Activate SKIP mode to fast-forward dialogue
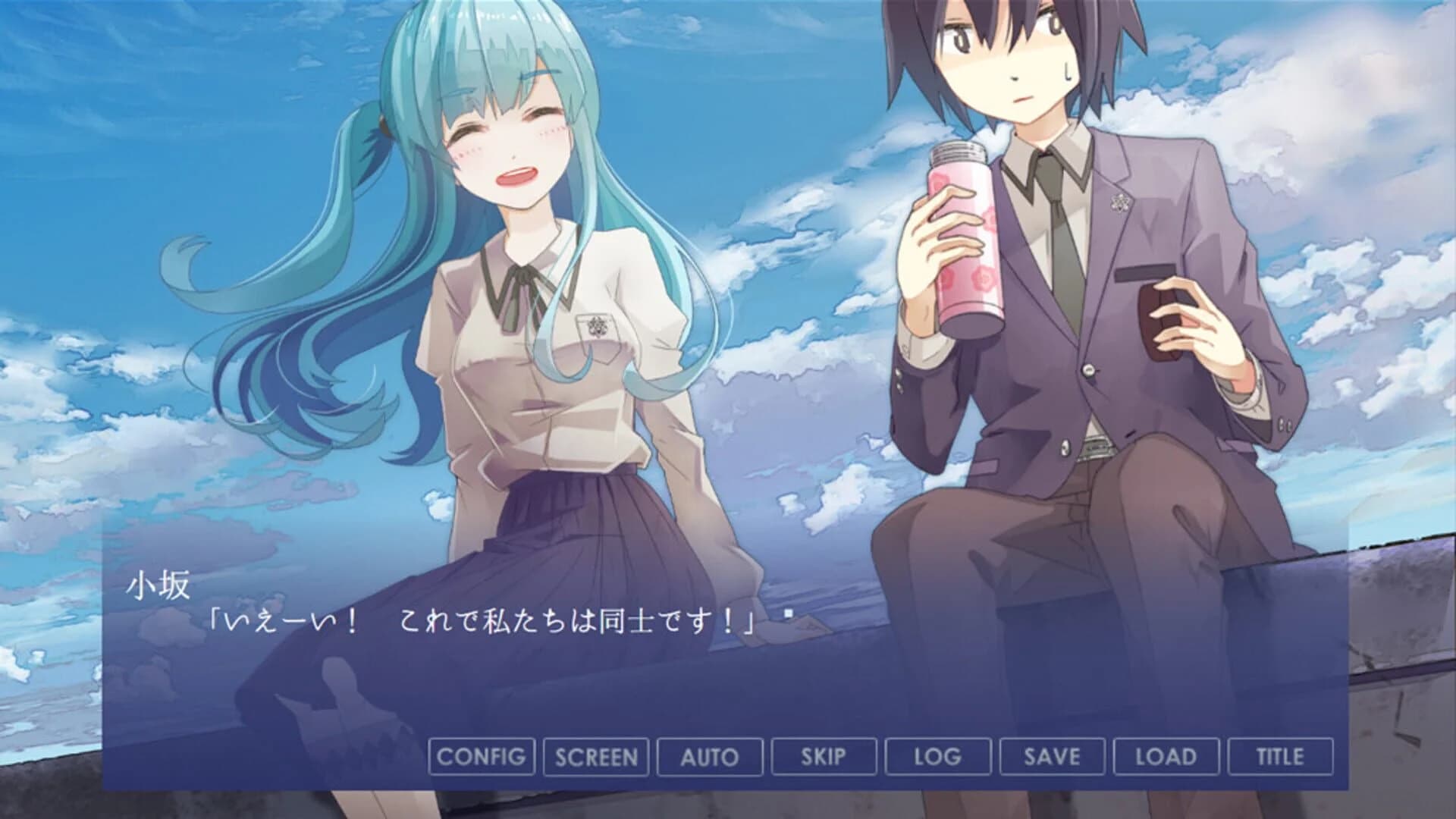This screenshot has height=819, width=1456. 824,755
